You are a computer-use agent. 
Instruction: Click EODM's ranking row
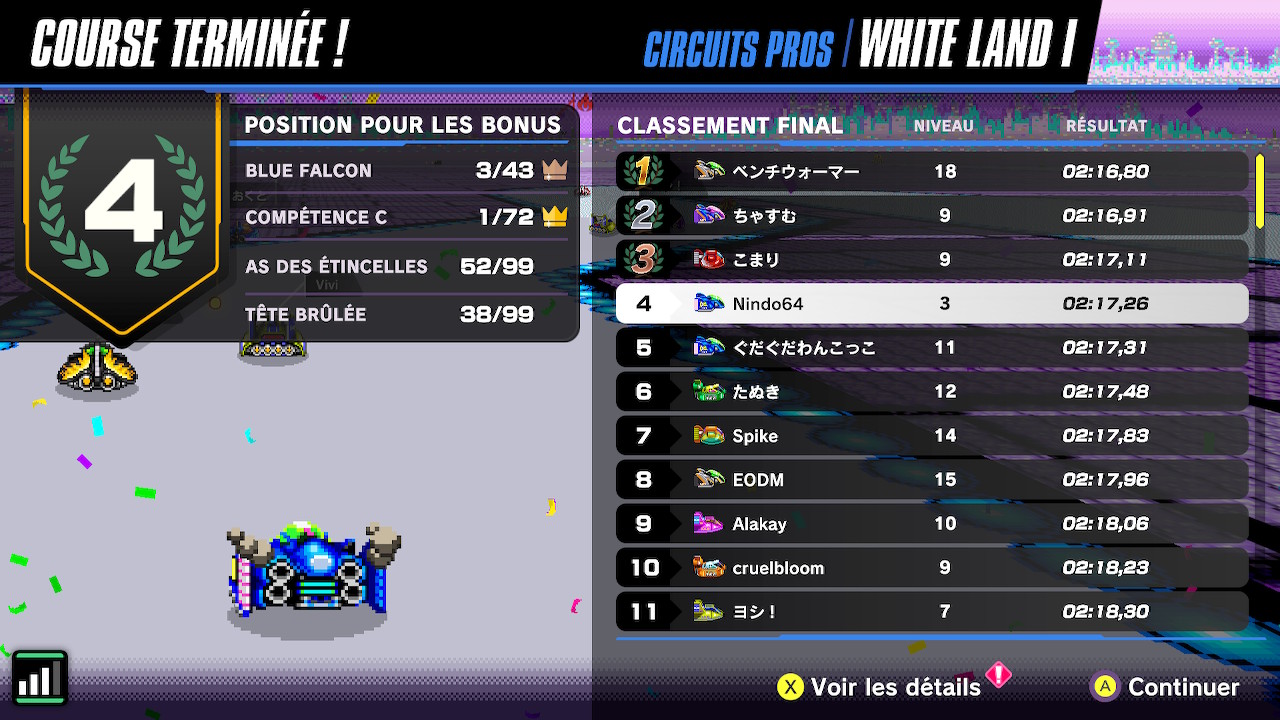point(931,480)
